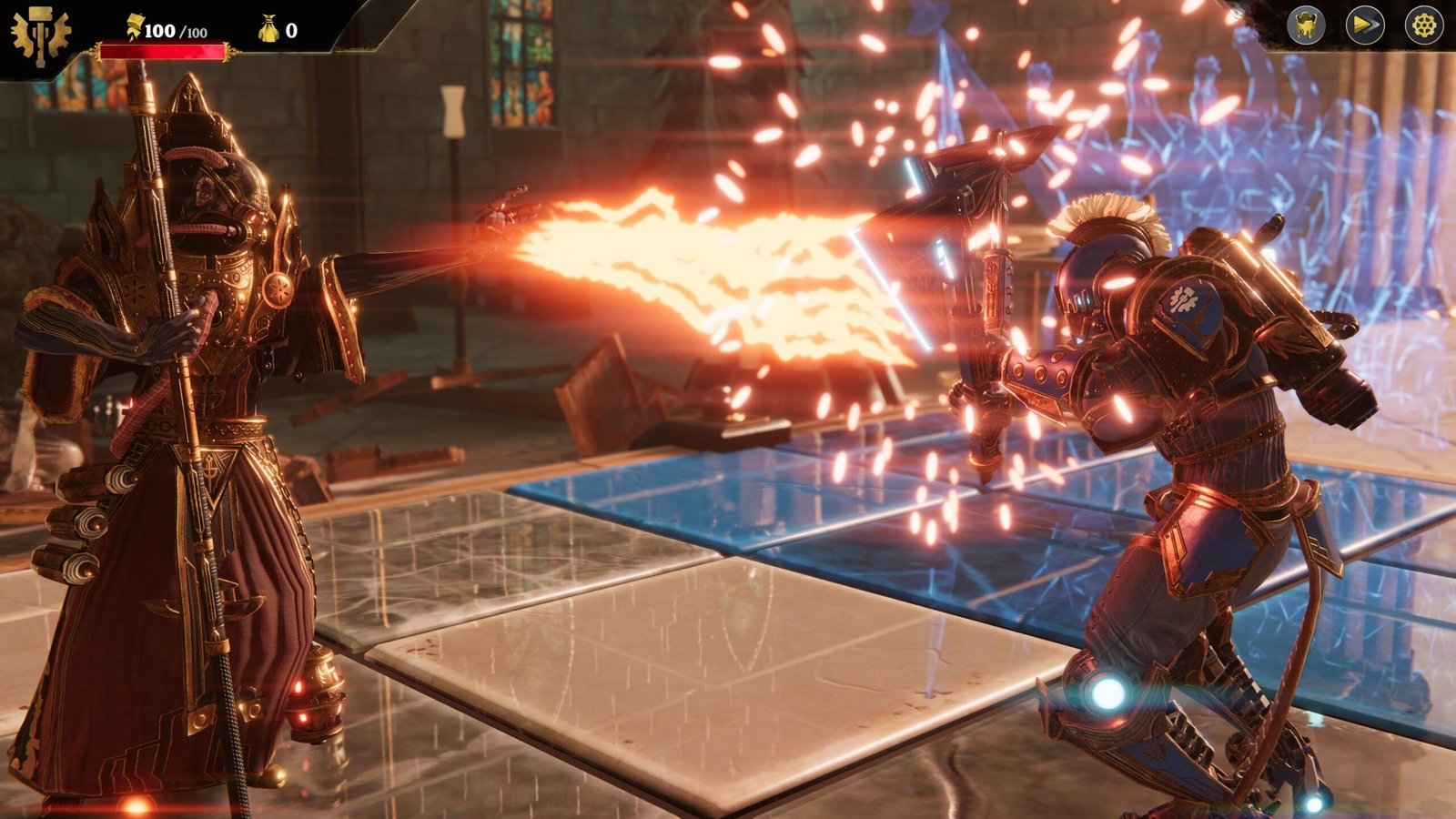Click the hammer-and-gear faction emblem

point(39,36)
